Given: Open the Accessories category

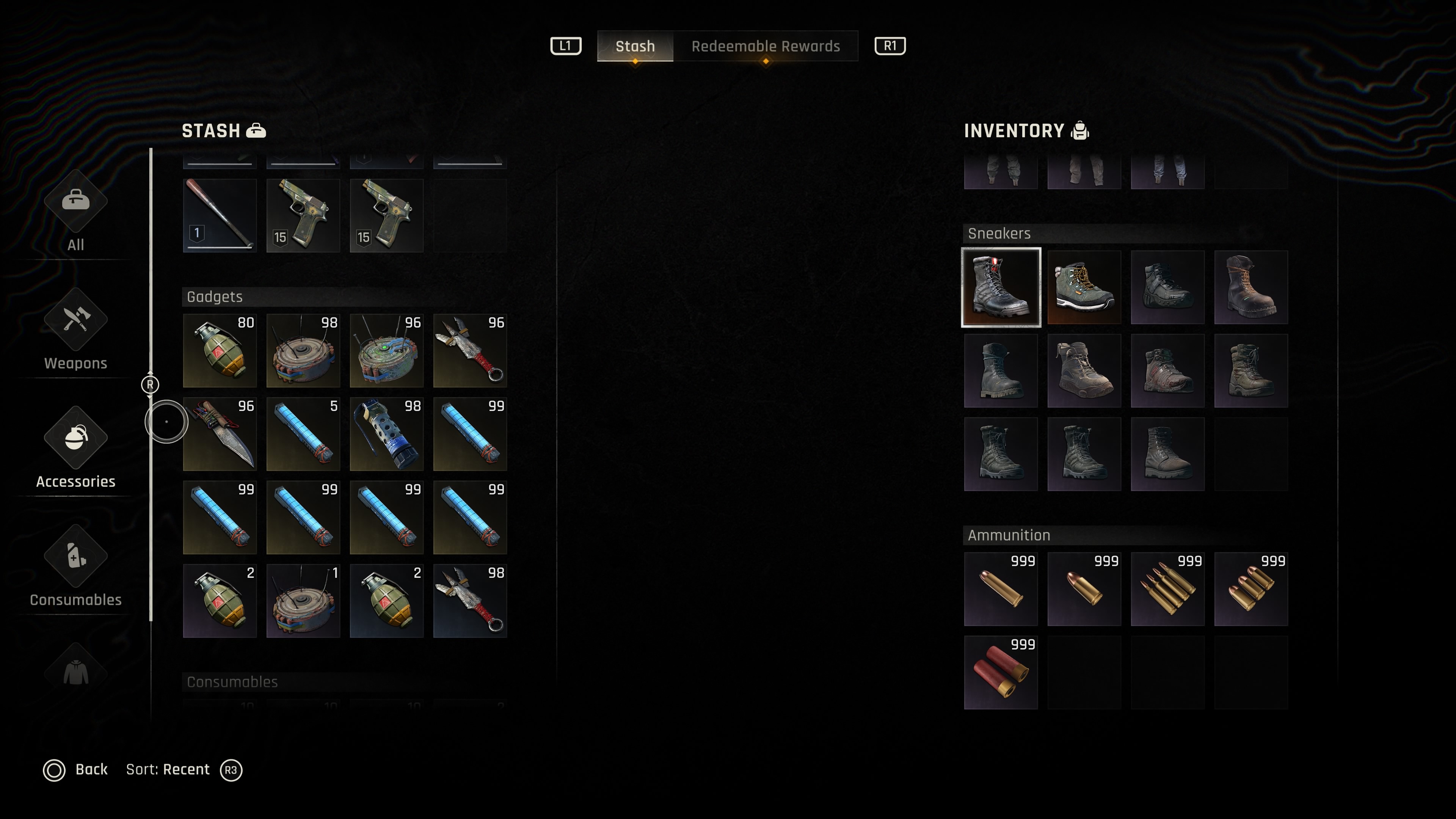Looking at the screenshot, I should 76,449.
